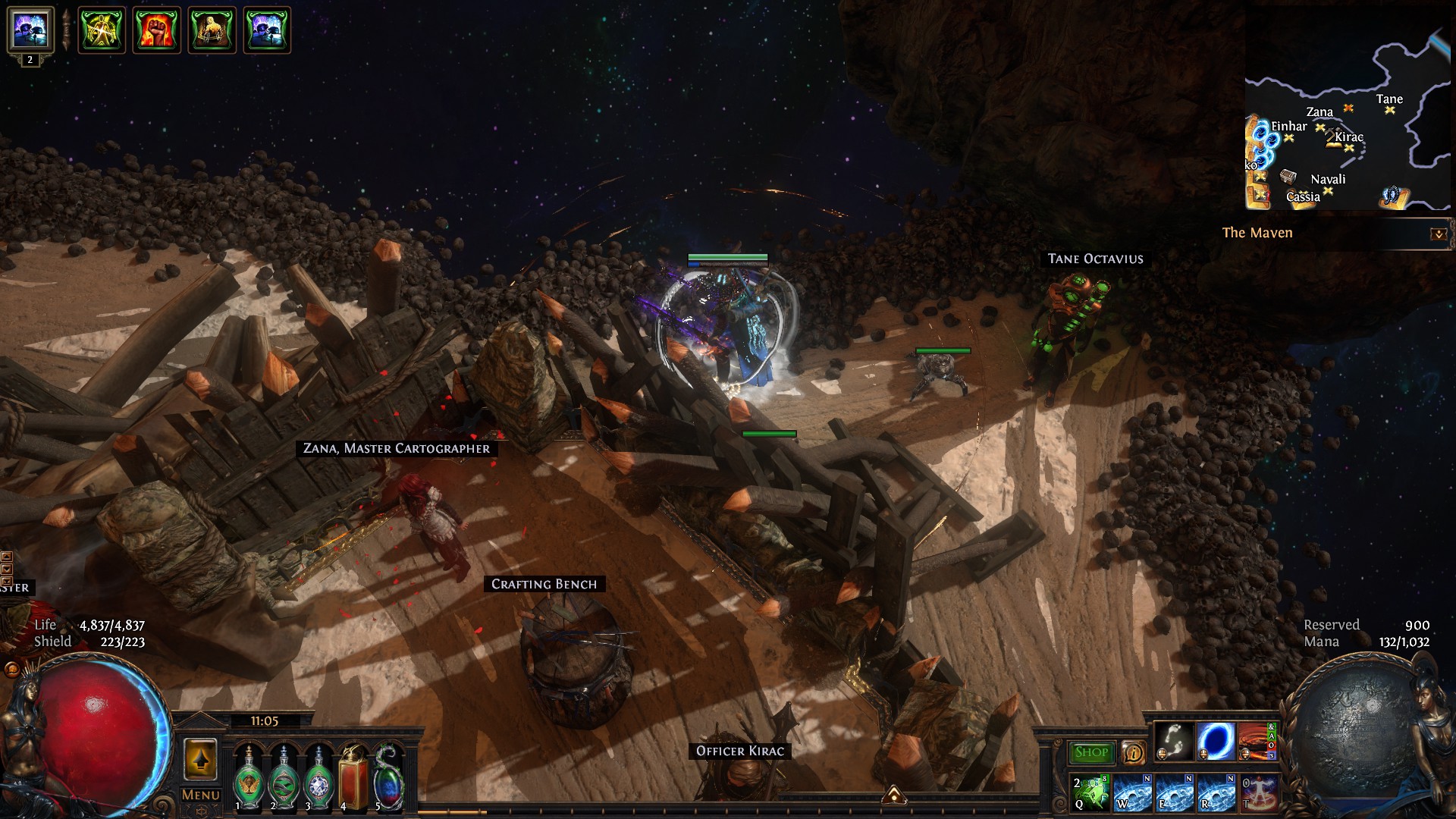Open the Menu button
This screenshot has width=1456, height=819.
pyautogui.click(x=201, y=795)
